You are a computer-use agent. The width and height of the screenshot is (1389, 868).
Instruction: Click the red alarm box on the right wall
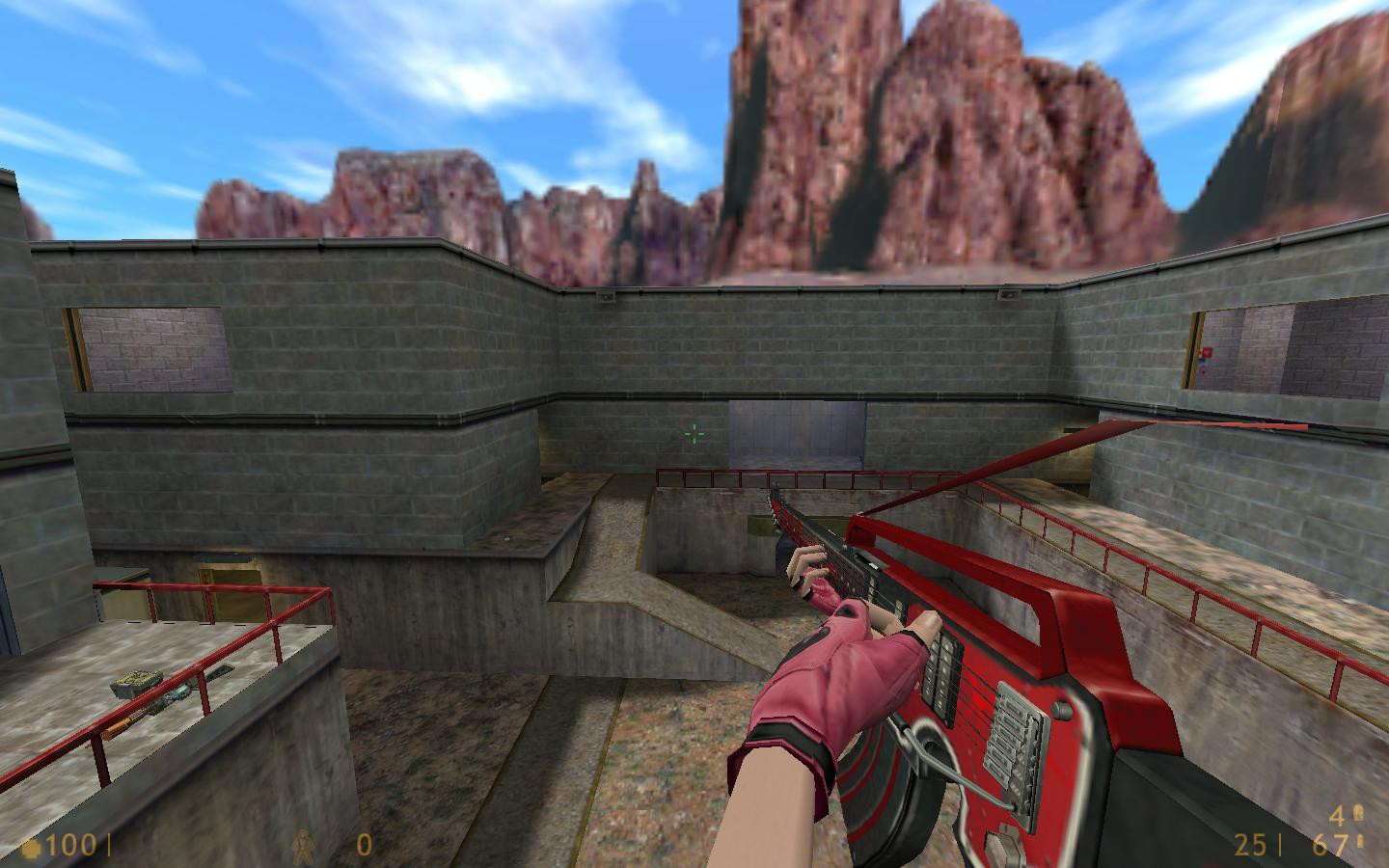[1207, 353]
